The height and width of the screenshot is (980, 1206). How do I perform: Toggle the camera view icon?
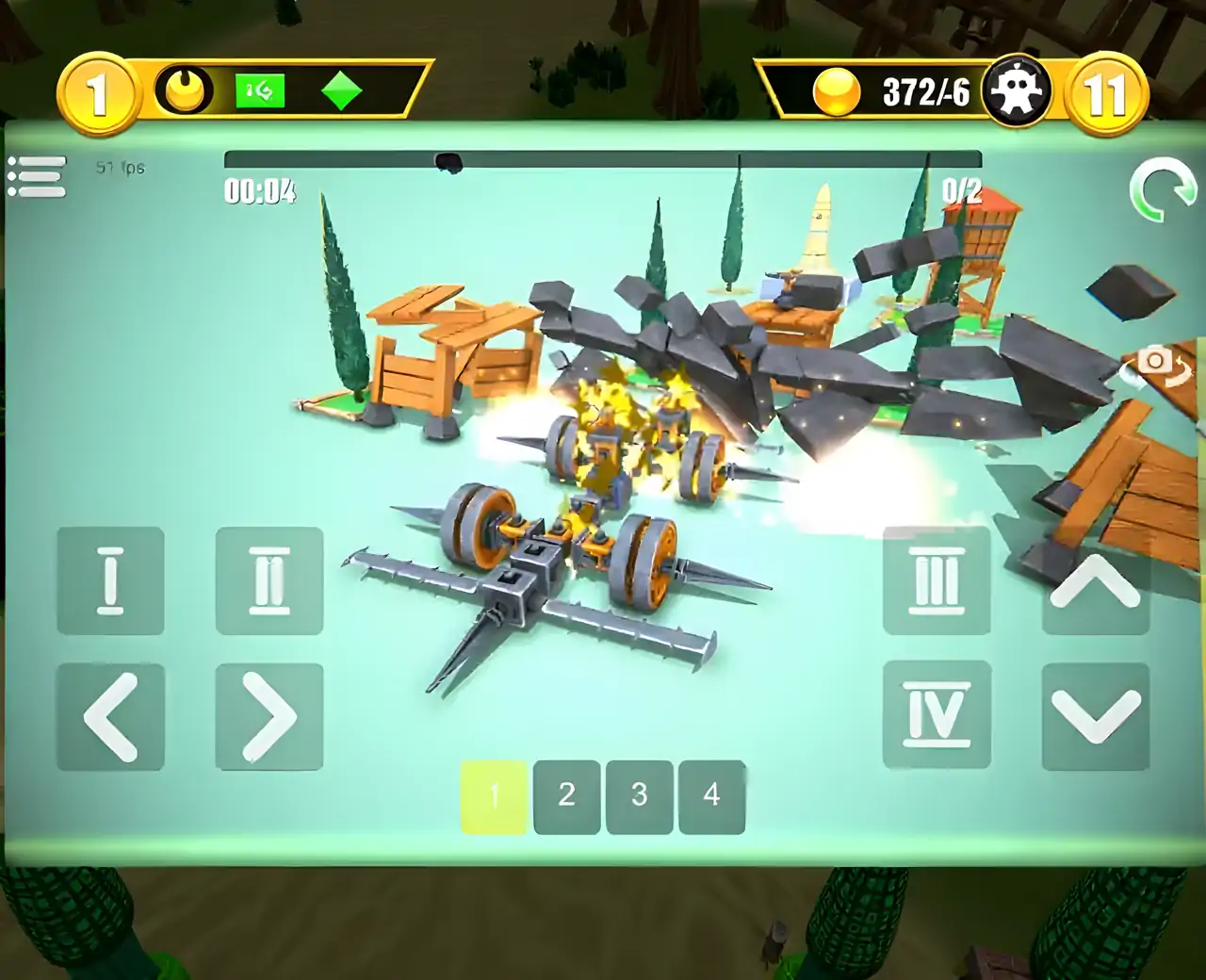click(1157, 363)
